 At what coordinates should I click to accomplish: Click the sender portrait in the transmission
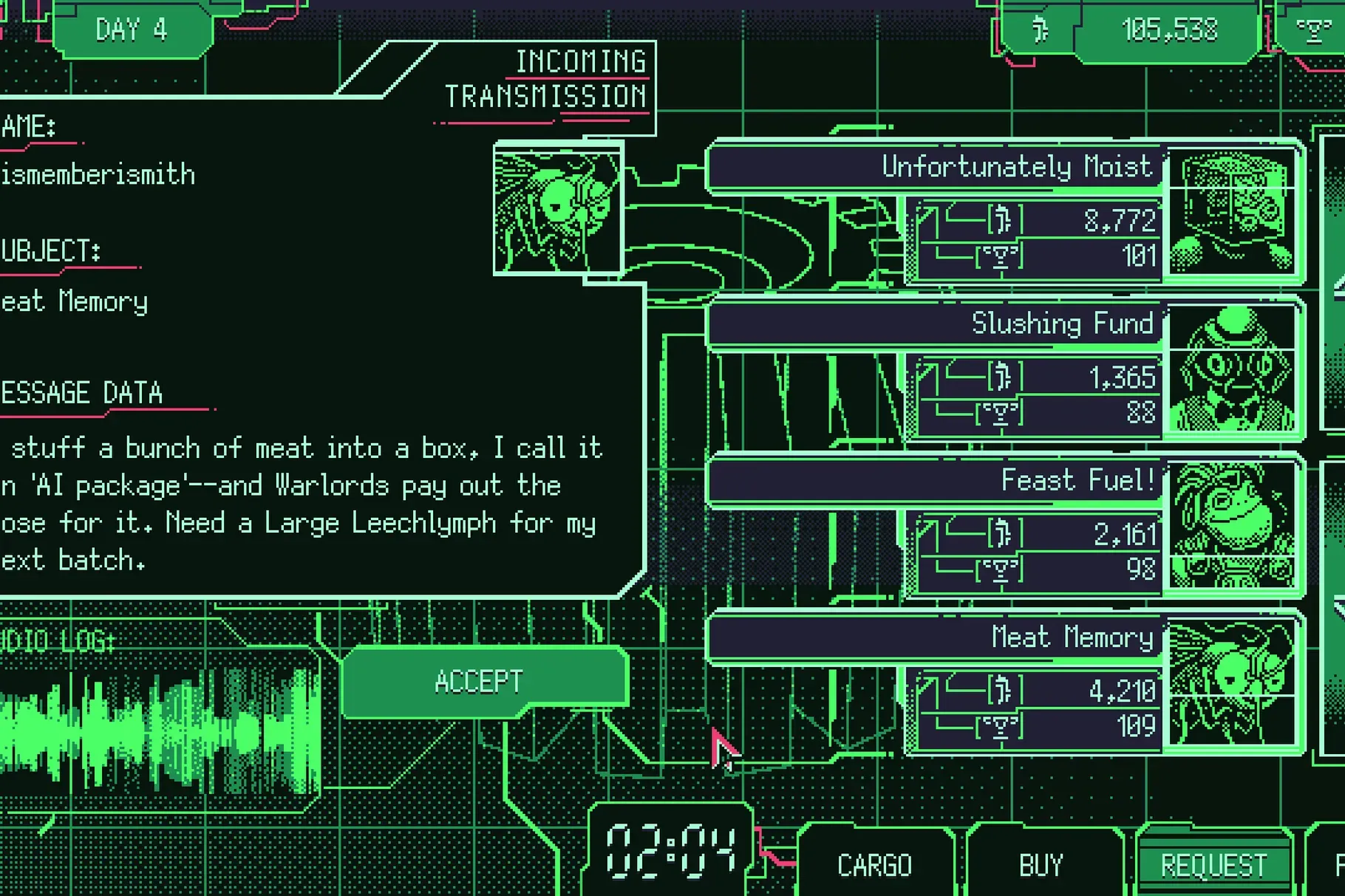click(558, 208)
